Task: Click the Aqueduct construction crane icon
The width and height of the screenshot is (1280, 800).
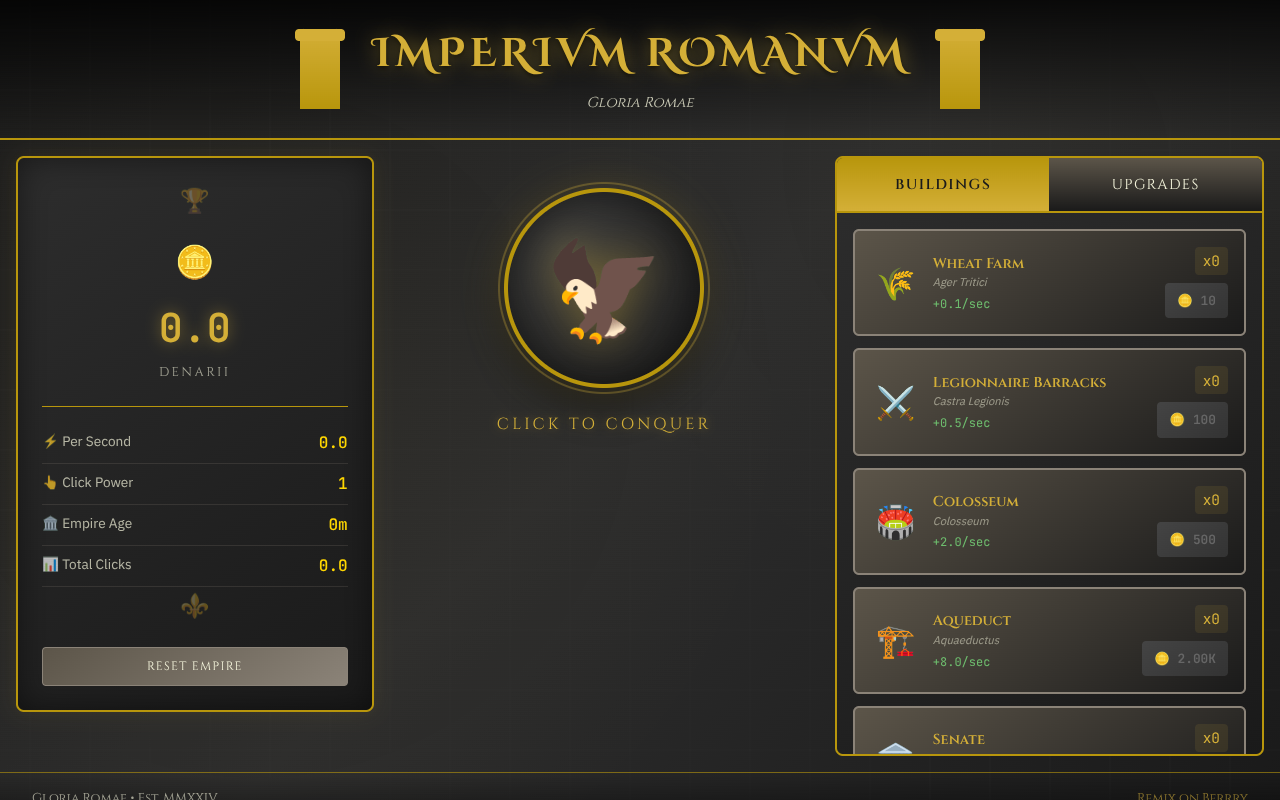Action: pyautogui.click(x=895, y=641)
